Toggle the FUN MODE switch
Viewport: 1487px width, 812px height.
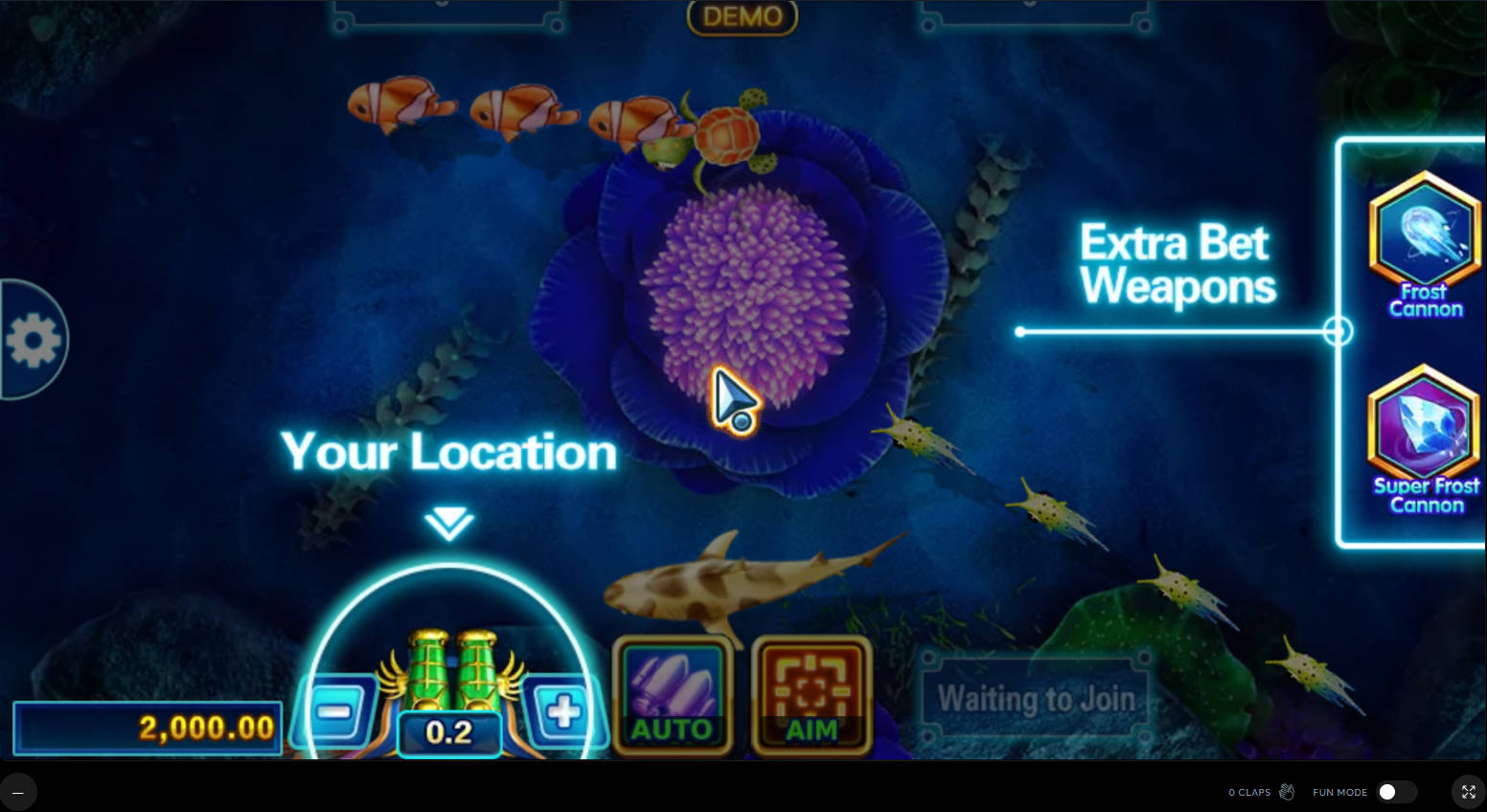pos(1388,792)
